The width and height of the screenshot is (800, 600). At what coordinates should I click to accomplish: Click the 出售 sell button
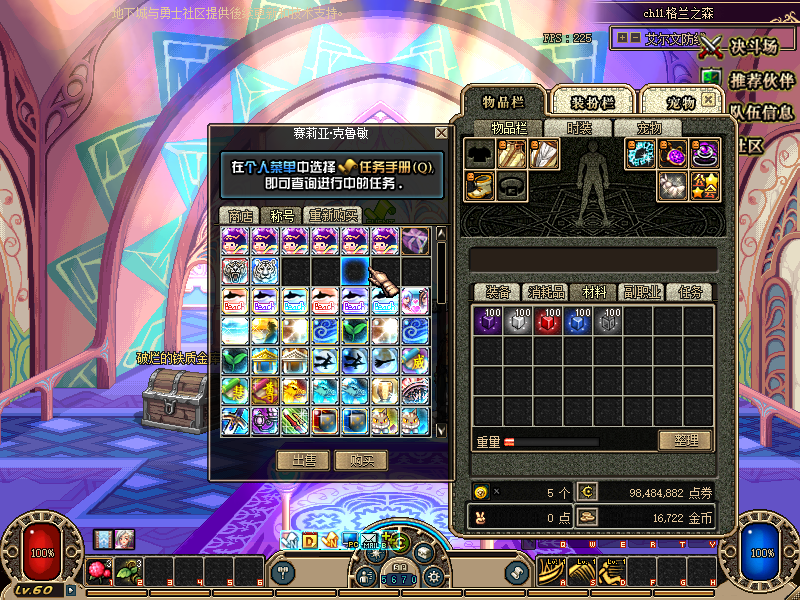pyautogui.click(x=303, y=460)
